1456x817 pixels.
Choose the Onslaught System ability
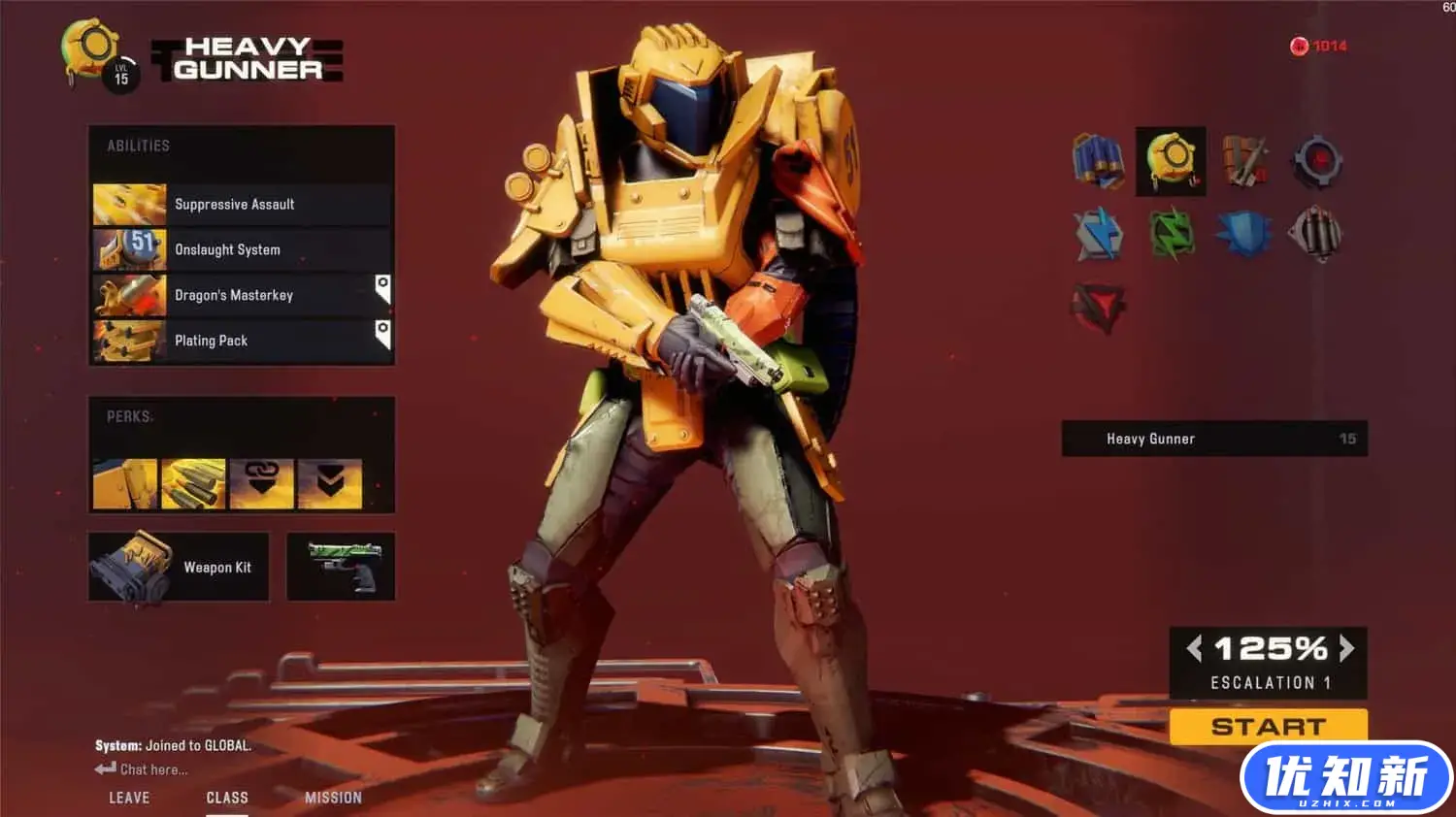(242, 249)
